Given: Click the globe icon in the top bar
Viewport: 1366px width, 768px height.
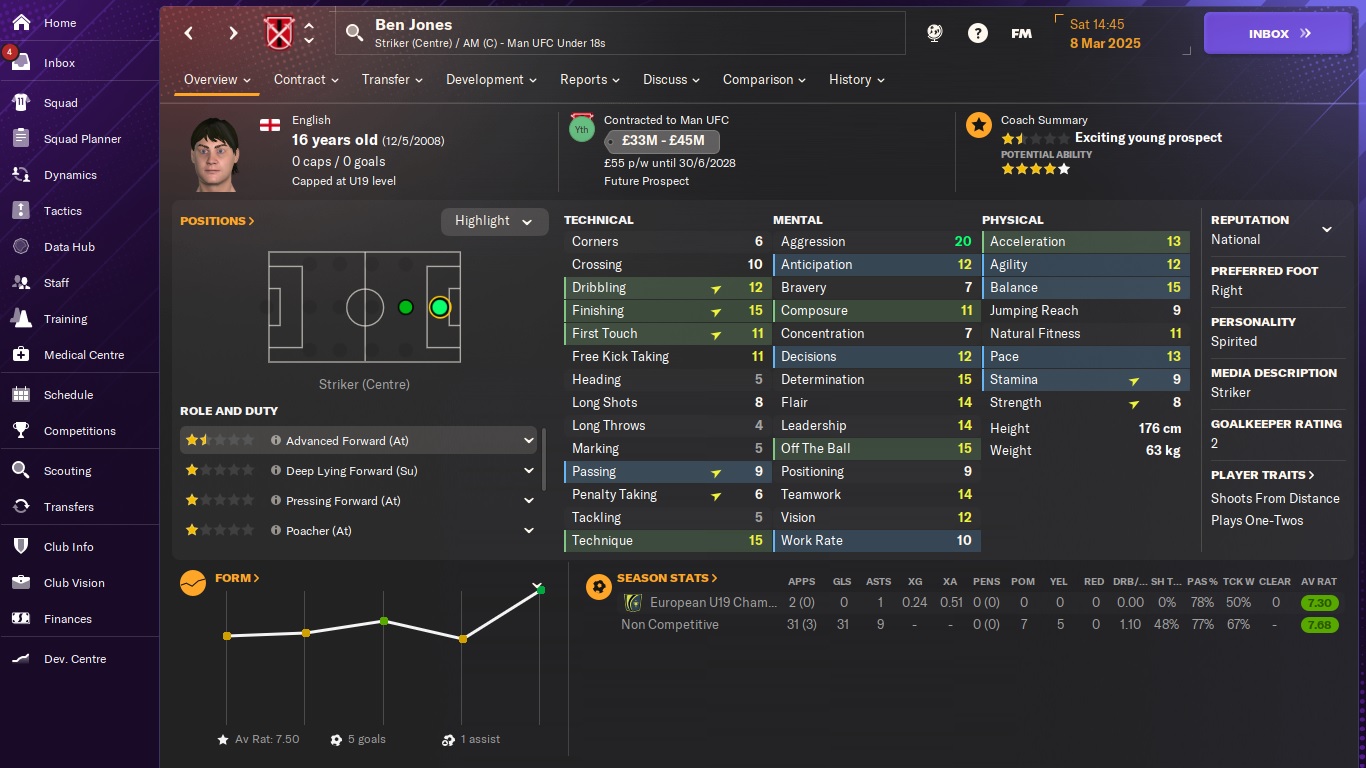Looking at the screenshot, I should pos(933,33).
